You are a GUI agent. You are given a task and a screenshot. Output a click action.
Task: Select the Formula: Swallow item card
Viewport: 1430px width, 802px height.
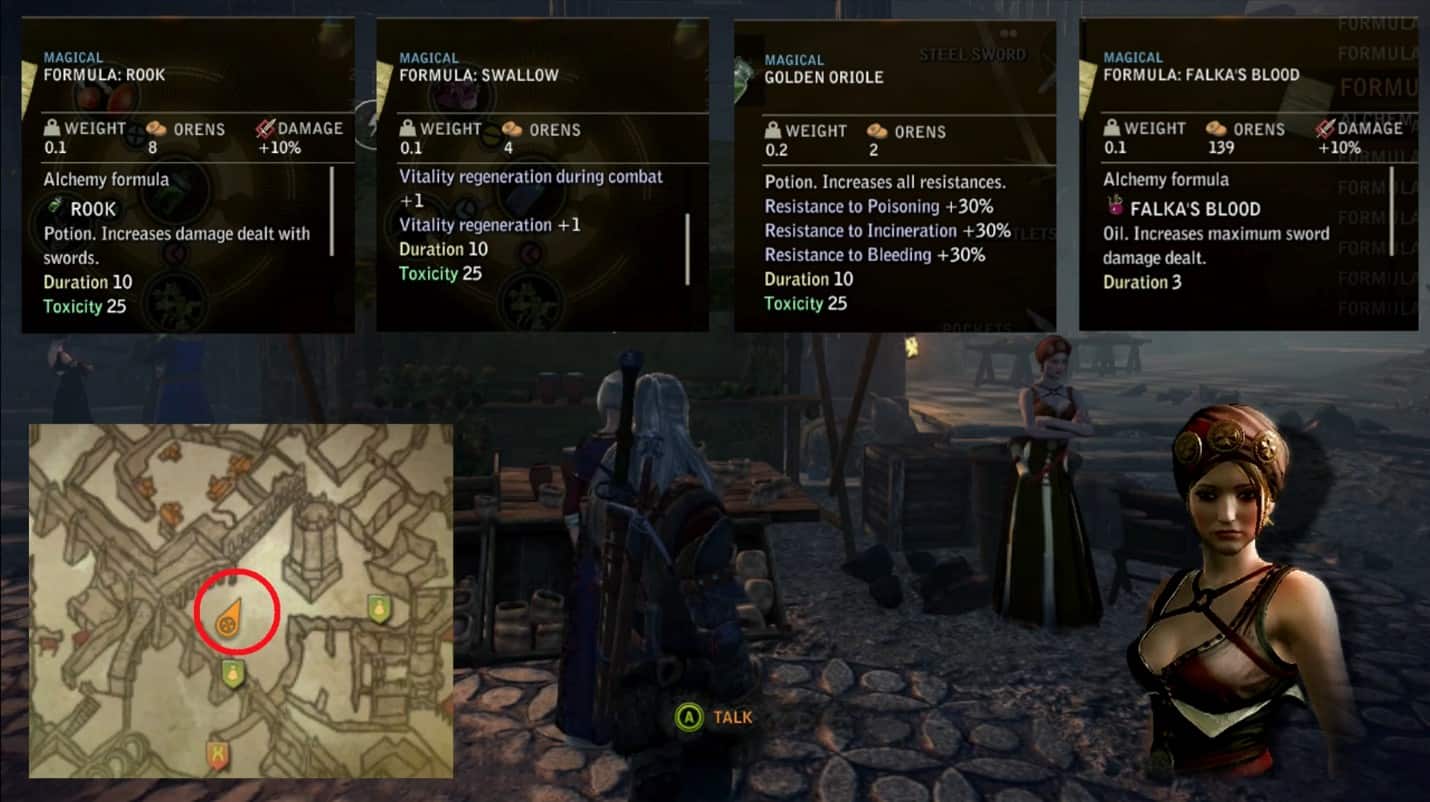coord(541,176)
